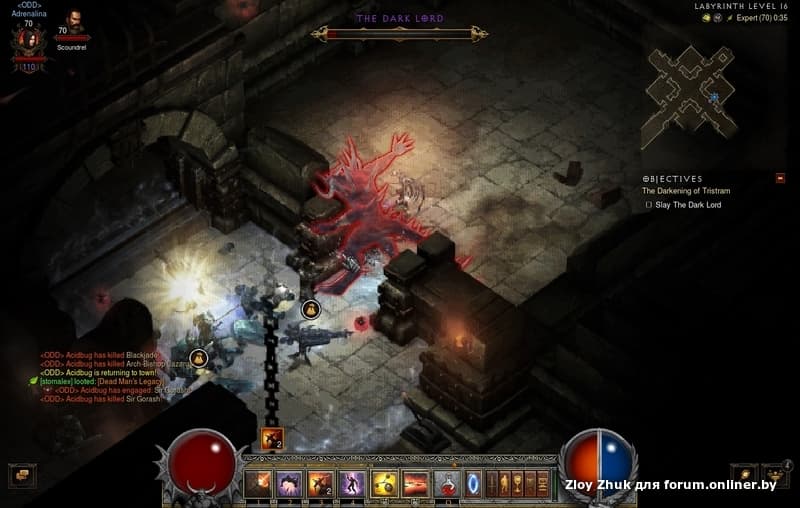Select The Darkening of Tristram objective
800x508 pixels.
point(682,190)
